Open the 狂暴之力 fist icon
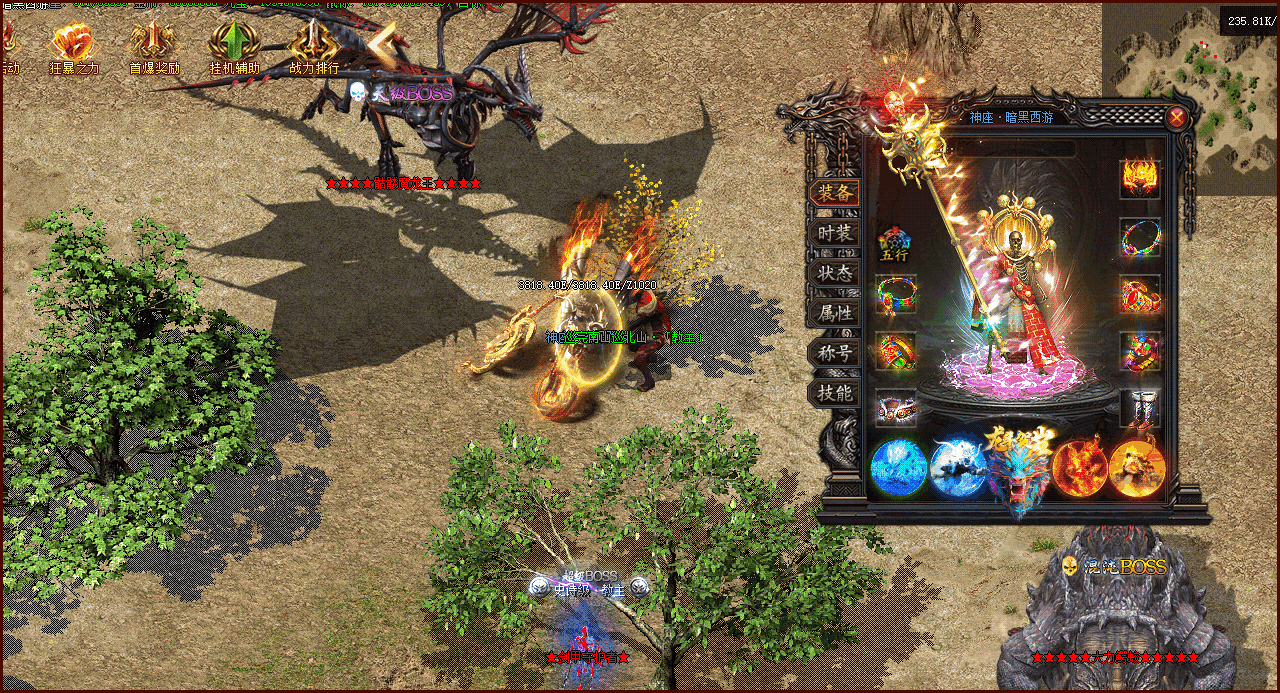Screen dimensions: 1280x693 pyautogui.click(x=74, y=43)
